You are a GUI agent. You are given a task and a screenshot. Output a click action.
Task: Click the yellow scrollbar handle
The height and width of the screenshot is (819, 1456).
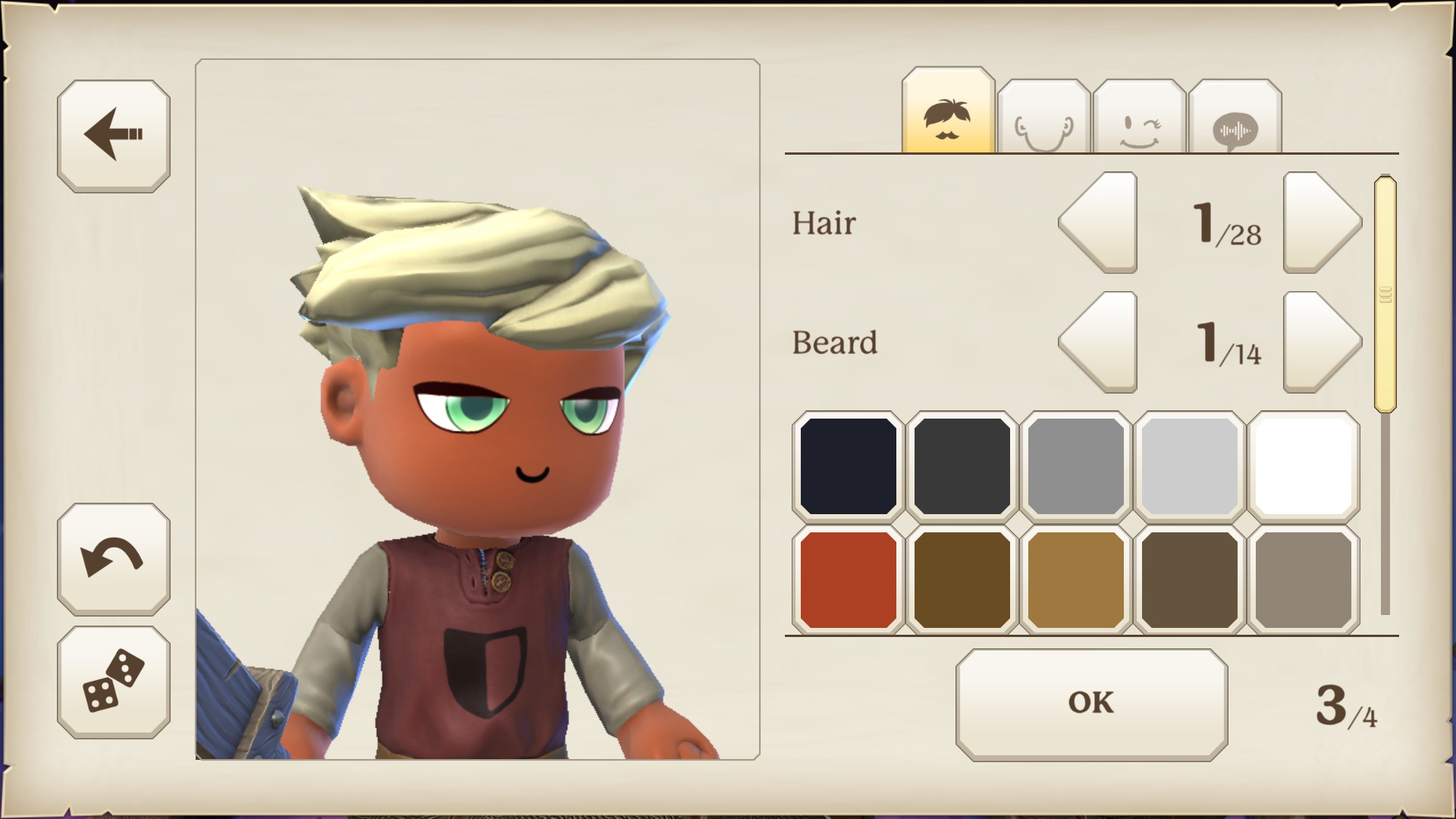point(1385,294)
